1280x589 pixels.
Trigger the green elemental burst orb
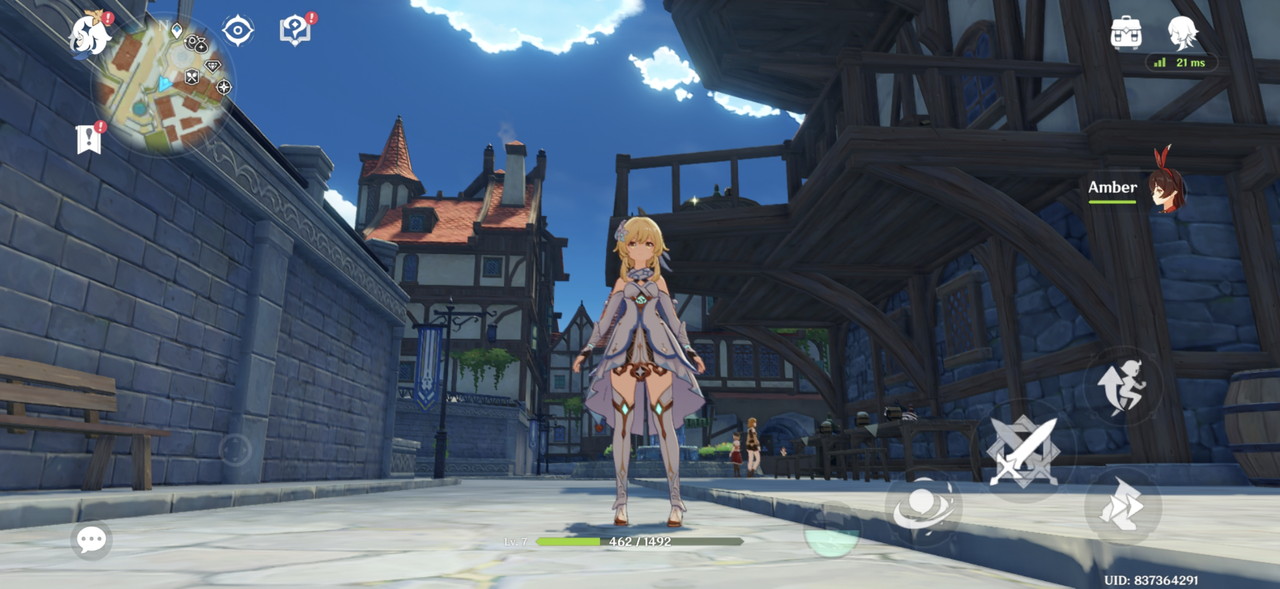(x=832, y=531)
